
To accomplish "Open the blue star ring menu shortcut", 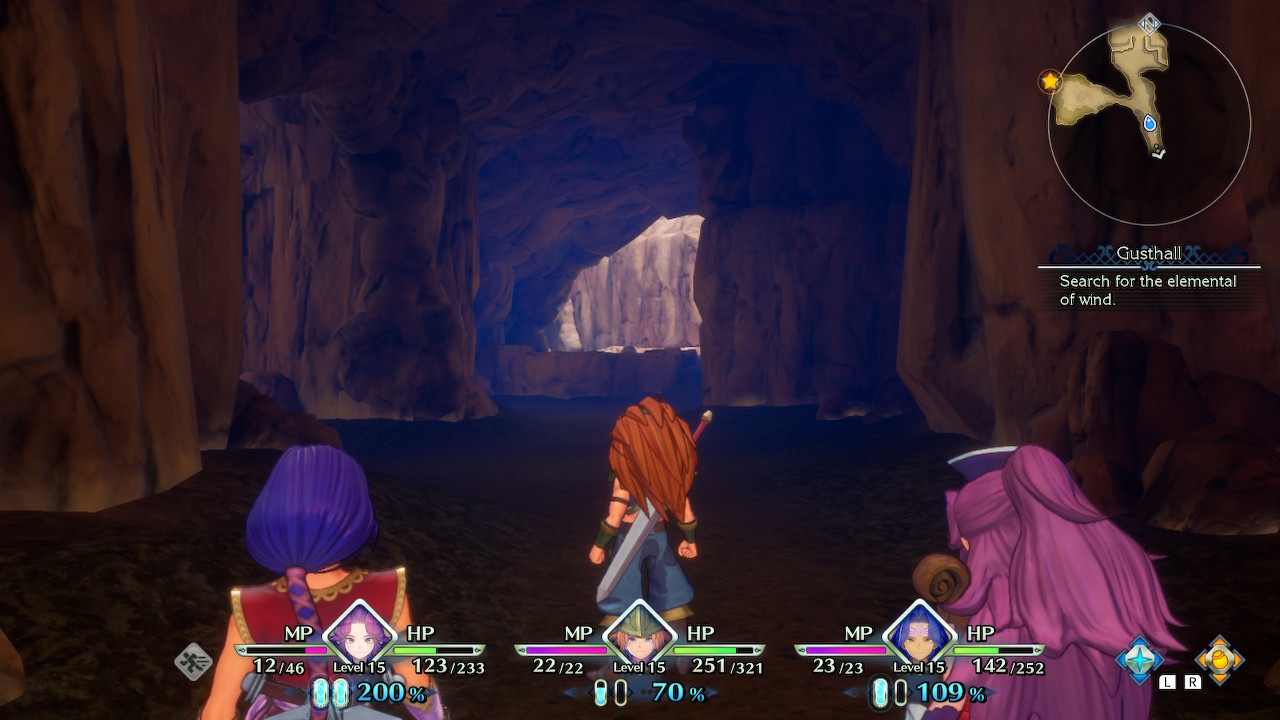I will (1140, 659).
